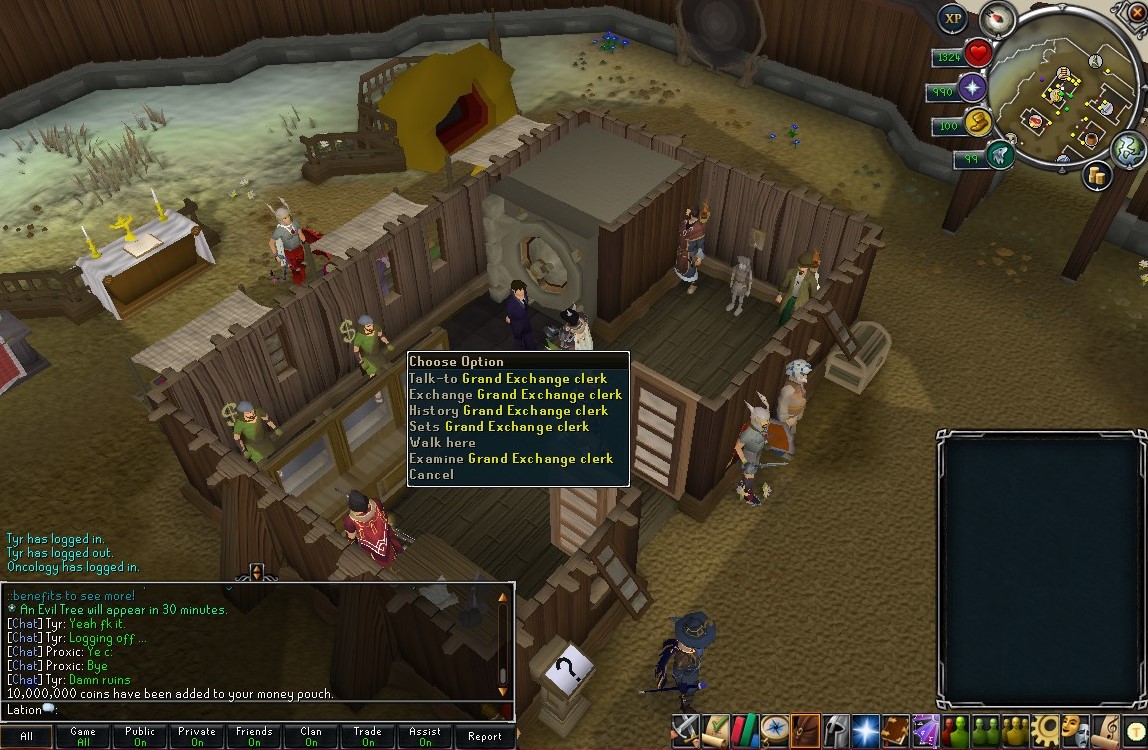This screenshot has height=750, width=1148.
Task: Select Exchange Grand Exchange clerk option
Action: click(x=515, y=395)
